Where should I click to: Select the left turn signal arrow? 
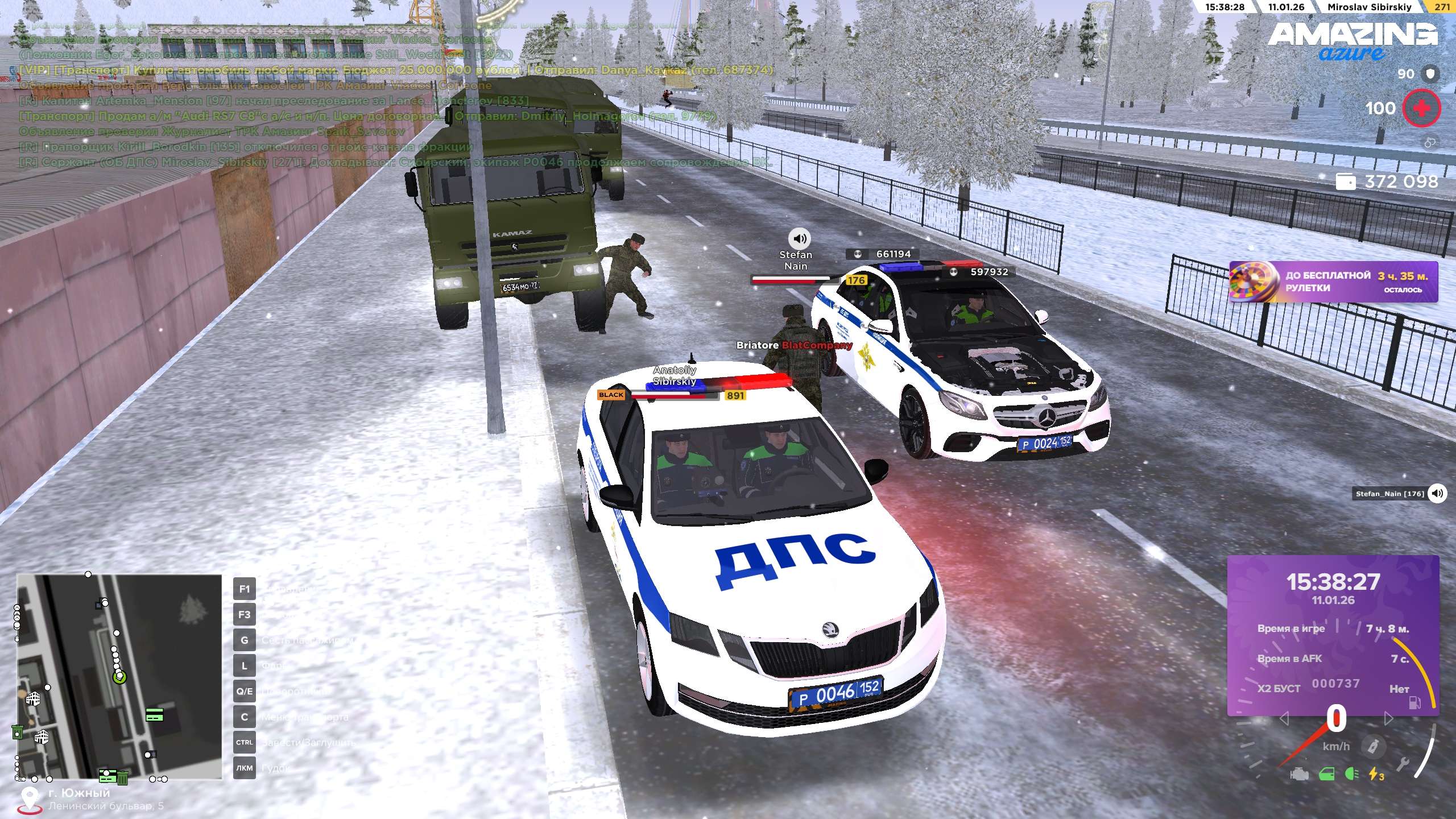[1284, 719]
